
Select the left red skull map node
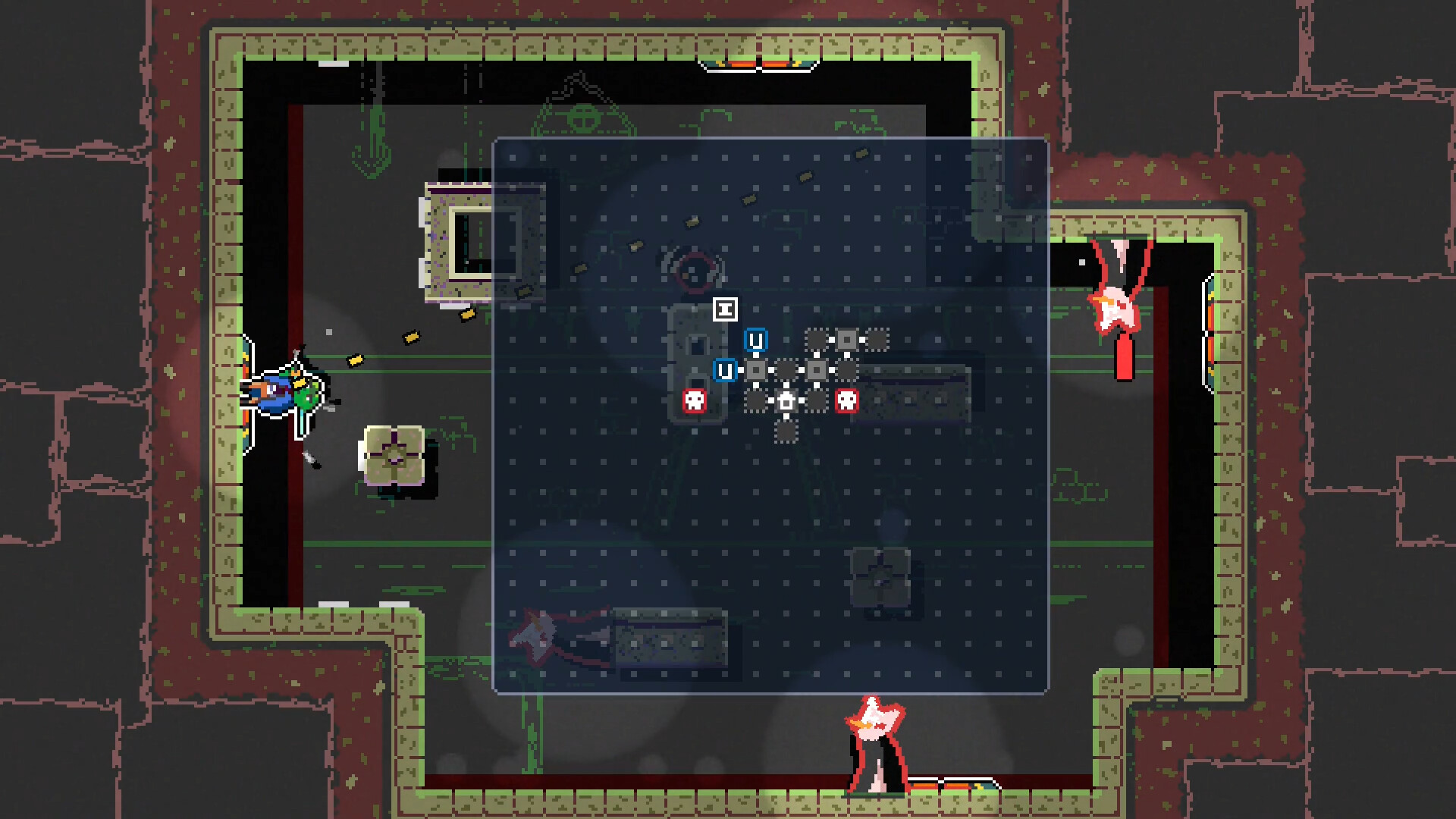tap(695, 400)
